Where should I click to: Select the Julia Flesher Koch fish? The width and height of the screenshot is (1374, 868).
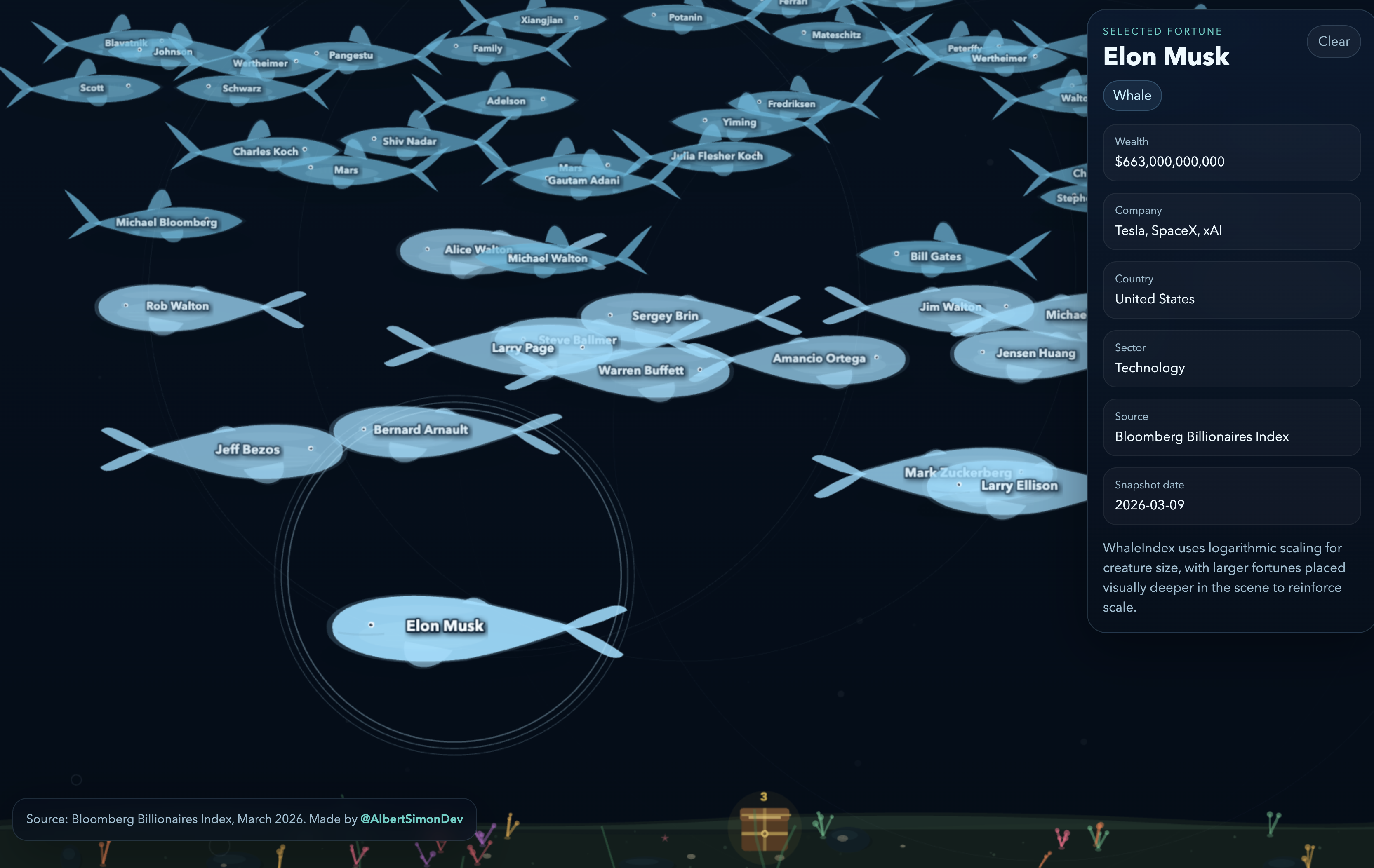pyautogui.click(x=716, y=155)
